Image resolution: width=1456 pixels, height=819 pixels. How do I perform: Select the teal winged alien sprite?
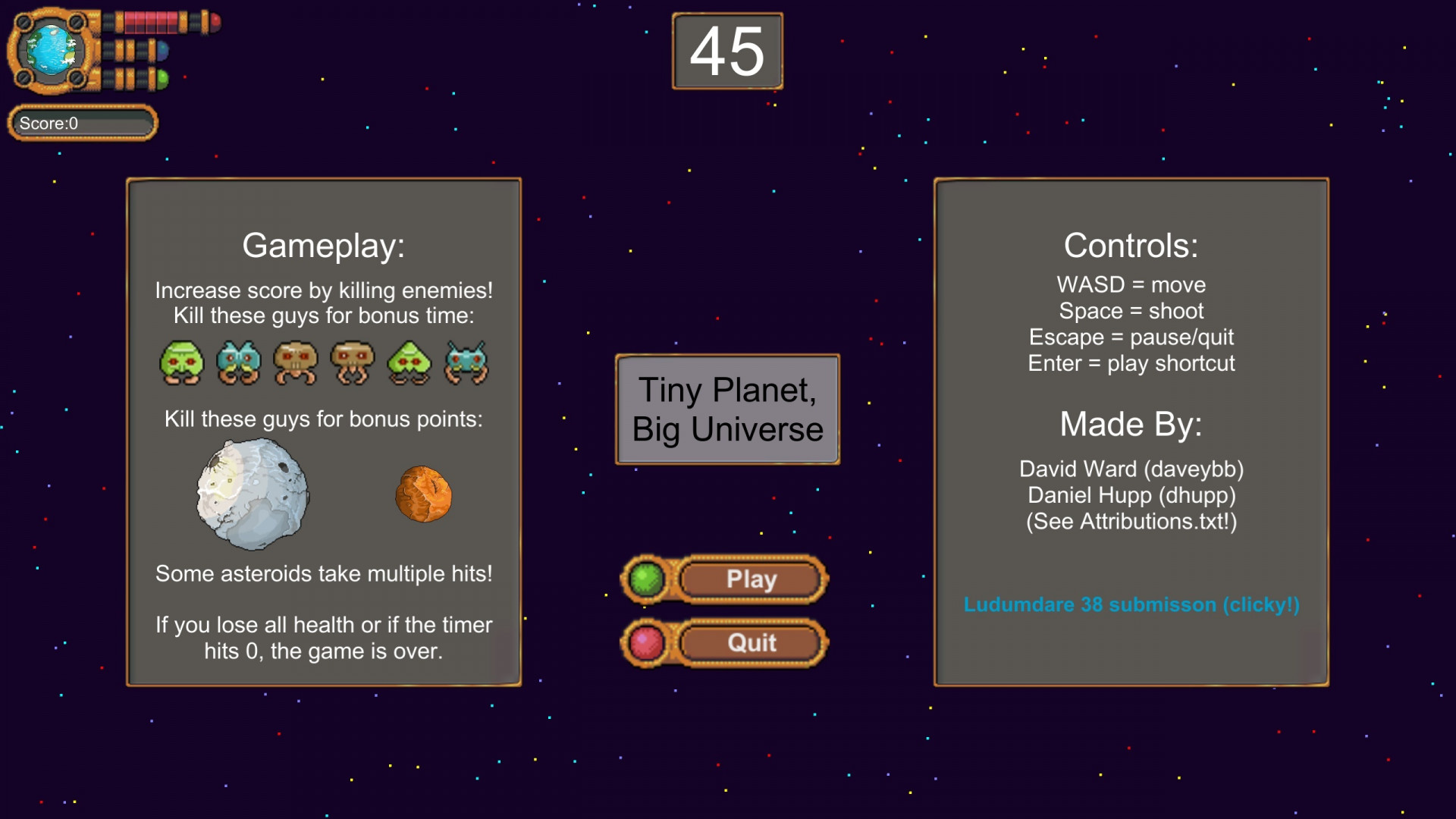[x=239, y=362]
